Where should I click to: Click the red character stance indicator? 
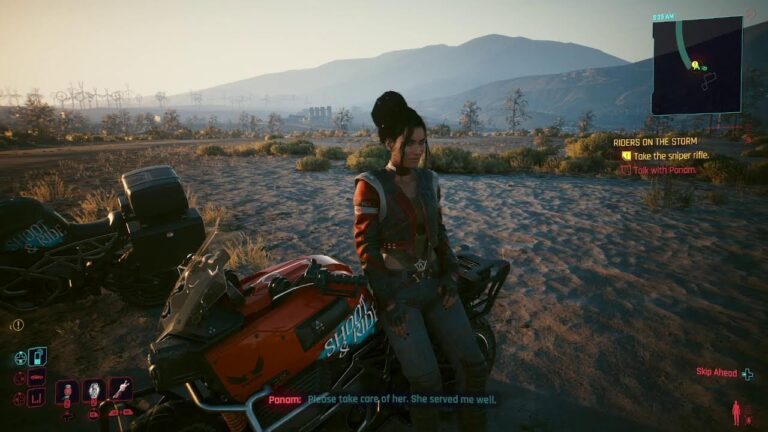[737, 412]
